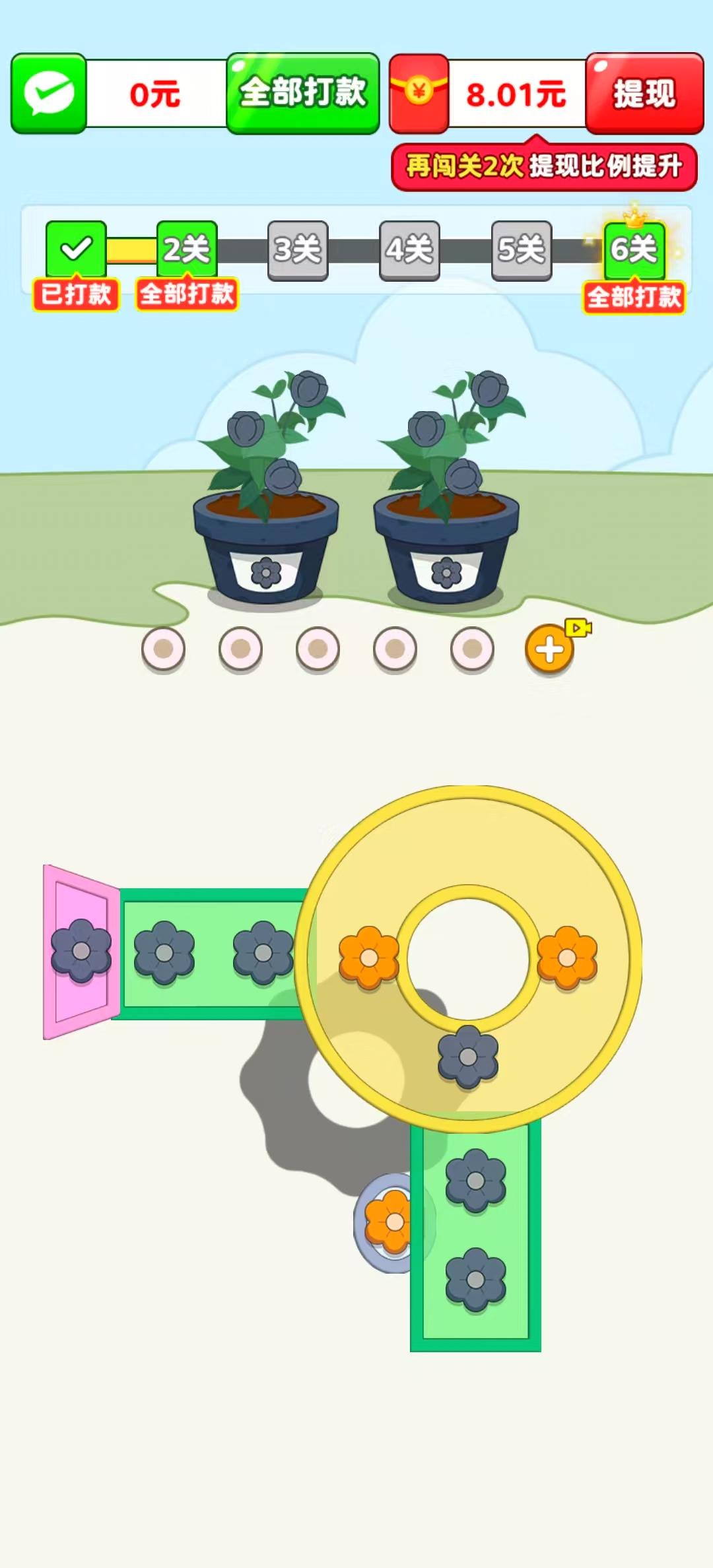
Task: Tap the red envelope yuan icon
Action: [419, 92]
